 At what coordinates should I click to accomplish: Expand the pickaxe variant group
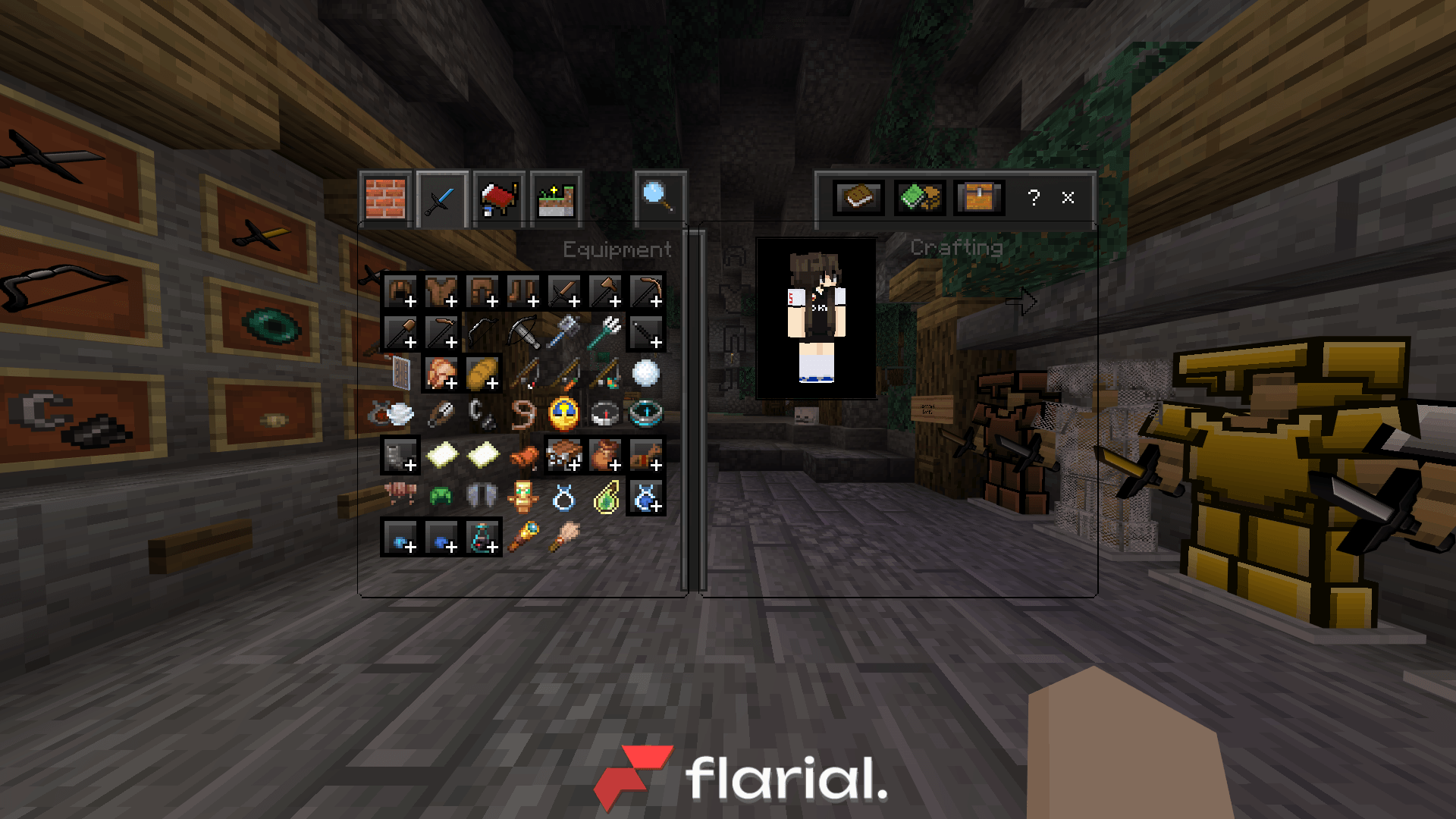[656, 300]
